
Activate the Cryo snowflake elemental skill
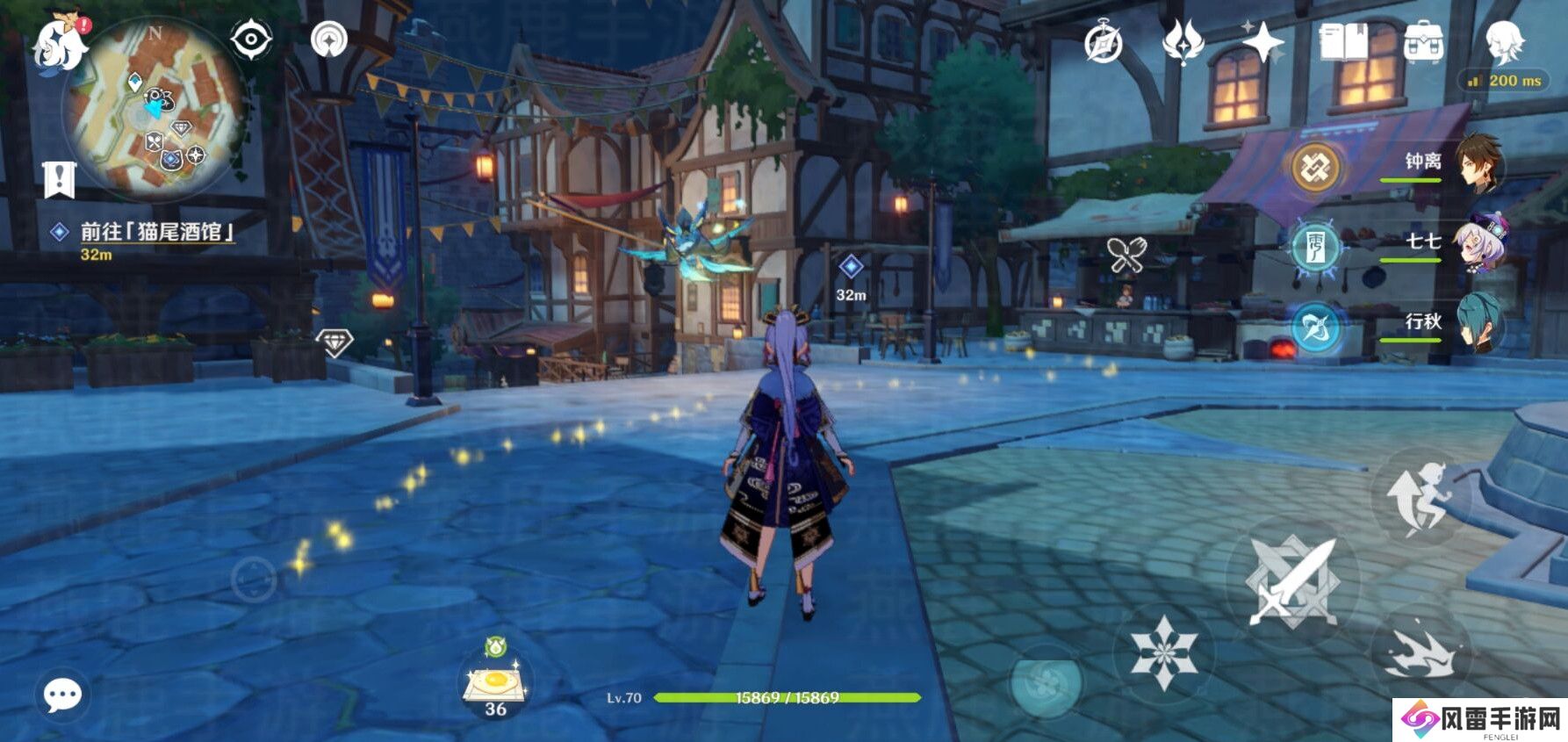pyautogui.click(x=1162, y=652)
